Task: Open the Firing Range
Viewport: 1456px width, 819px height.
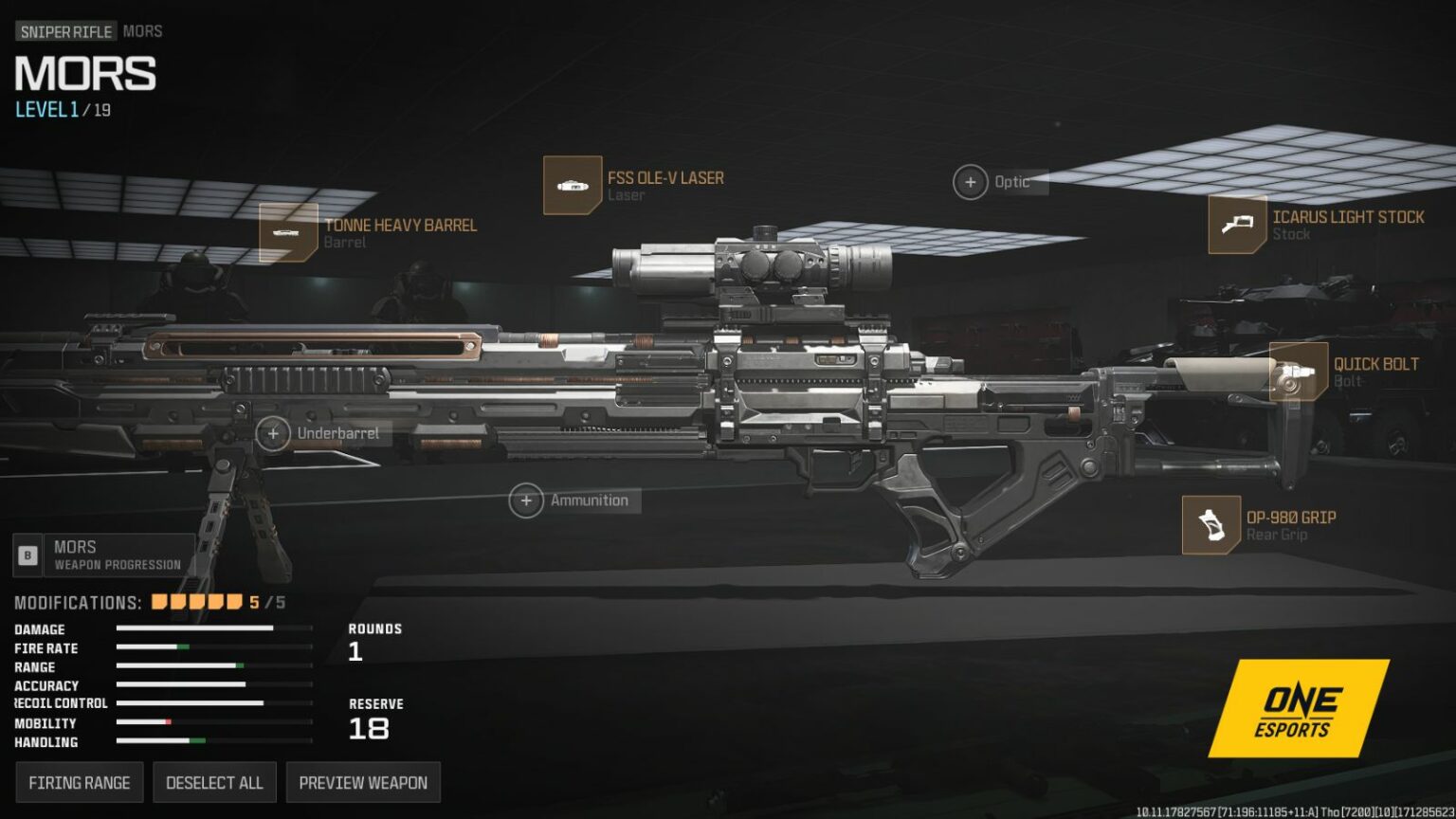Action: pyautogui.click(x=79, y=783)
